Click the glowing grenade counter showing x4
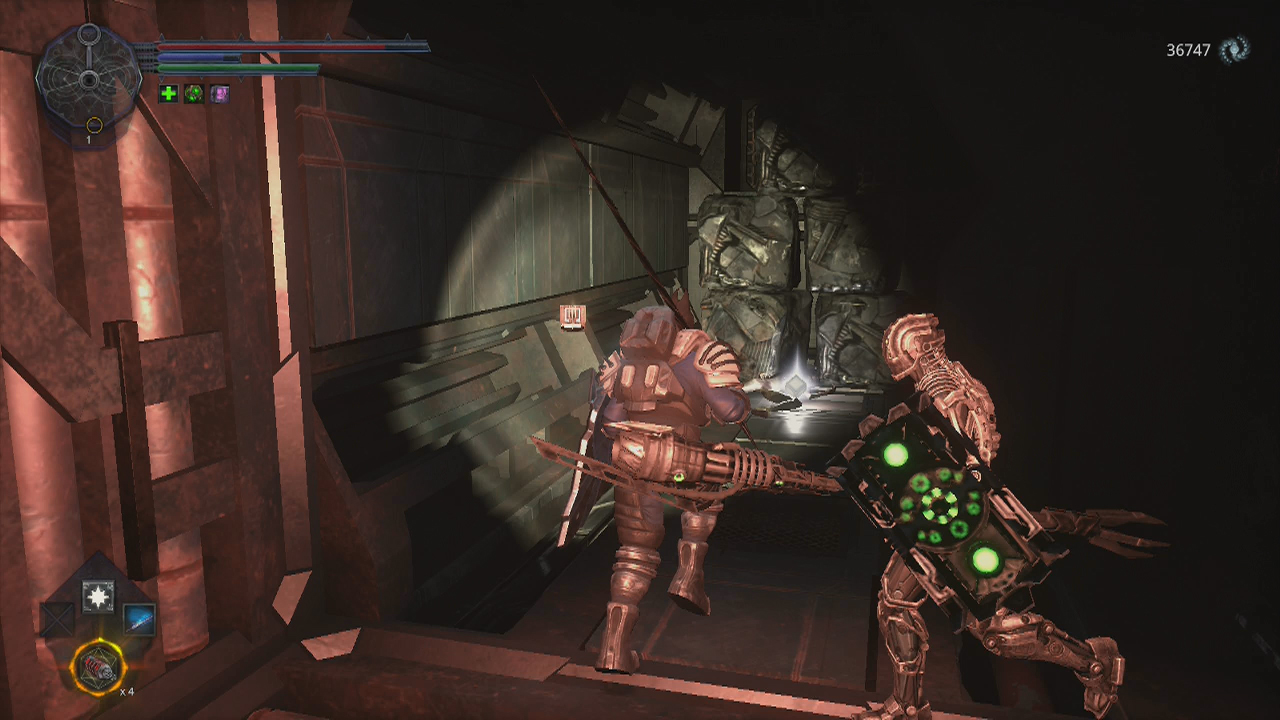This screenshot has width=1280, height=720. click(x=97, y=667)
